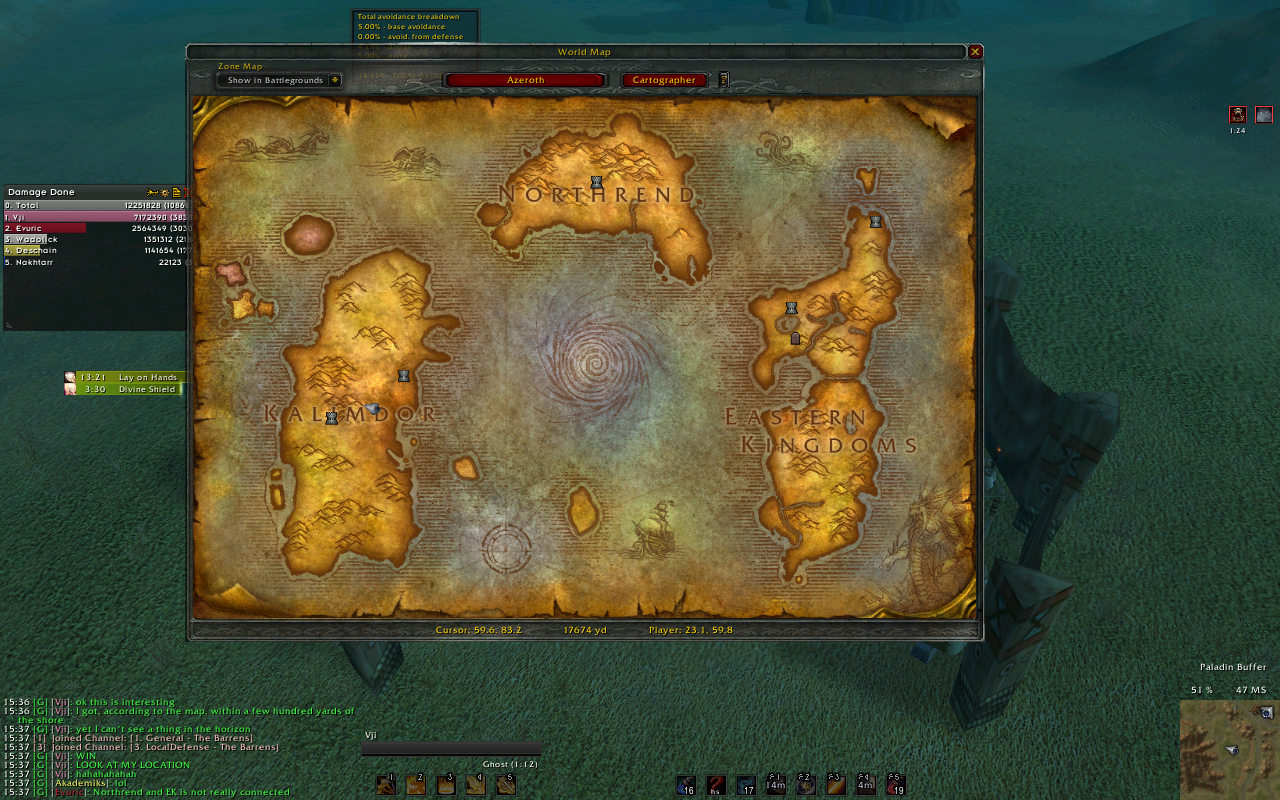Viewport: 1280px width, 800px height.
Task: Click the Paladin Buffer label
Action: [x=1232, y=667]
